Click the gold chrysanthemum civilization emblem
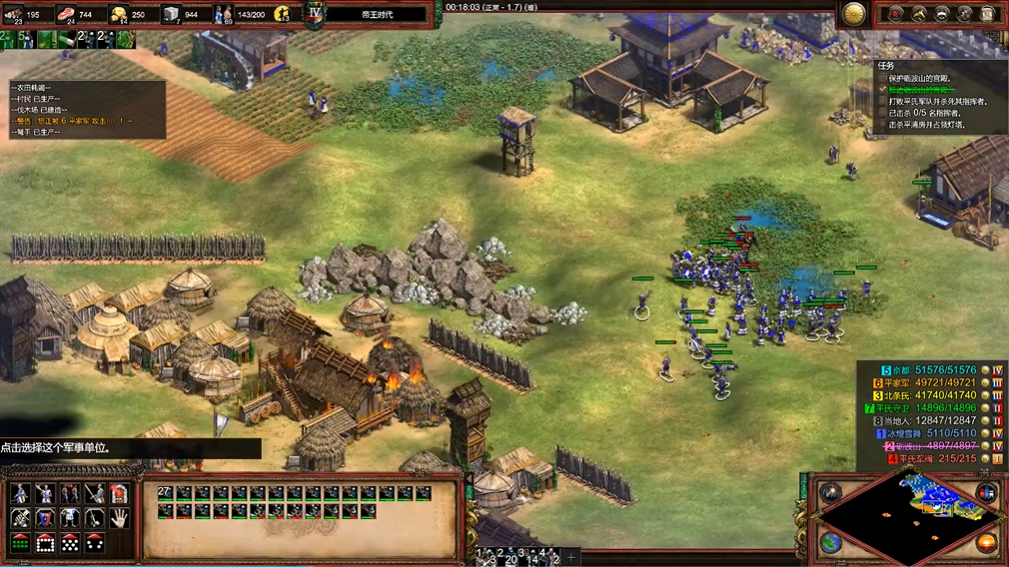 click(854, 14)
